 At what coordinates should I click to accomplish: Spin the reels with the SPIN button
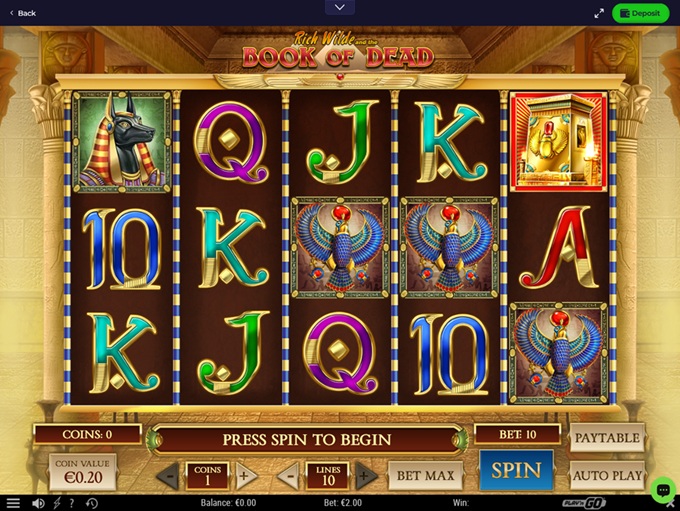pyautogui.click(x=516, y=470)
